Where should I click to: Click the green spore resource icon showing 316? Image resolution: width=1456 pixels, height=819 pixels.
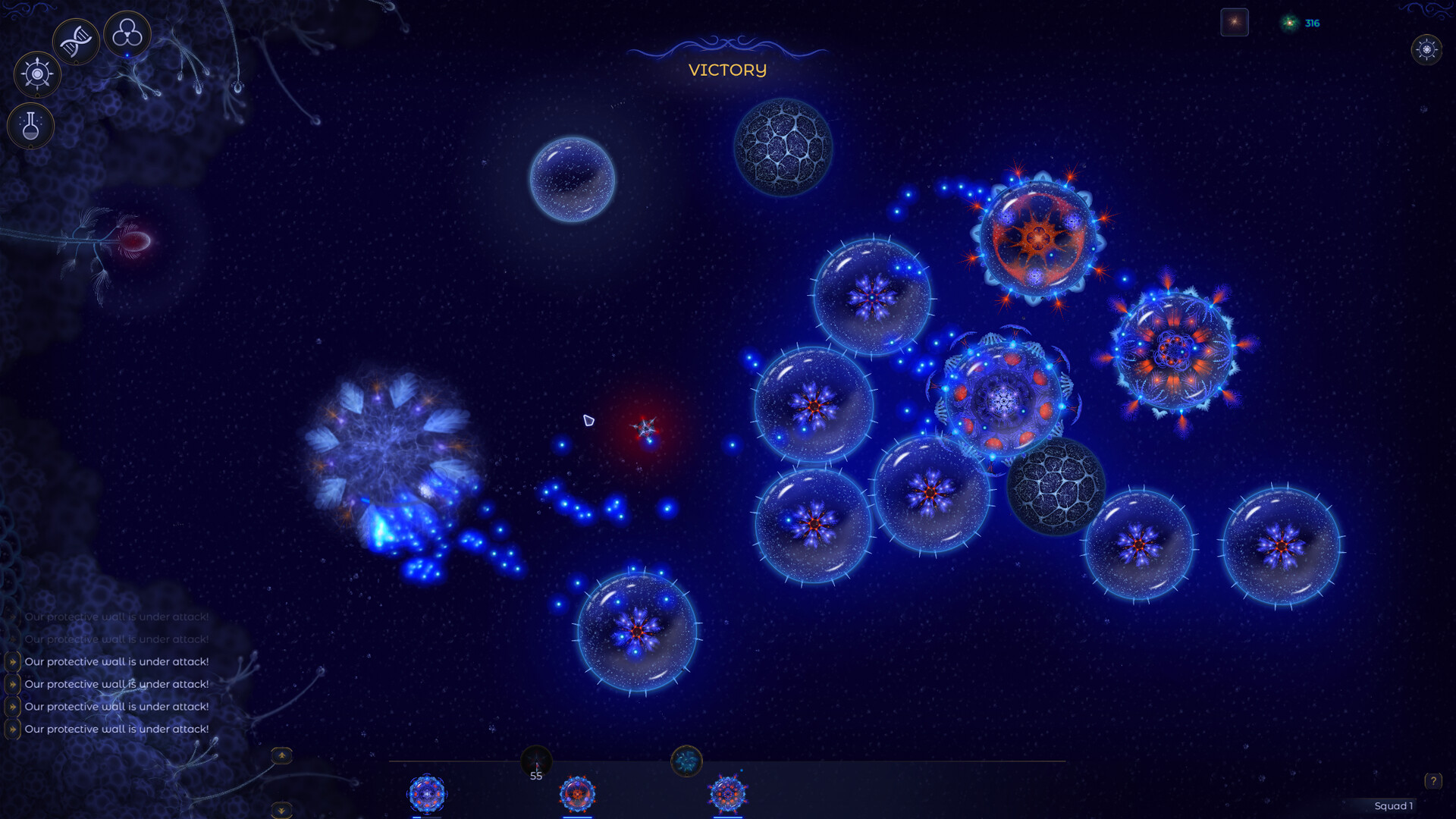click(1288, 23)
